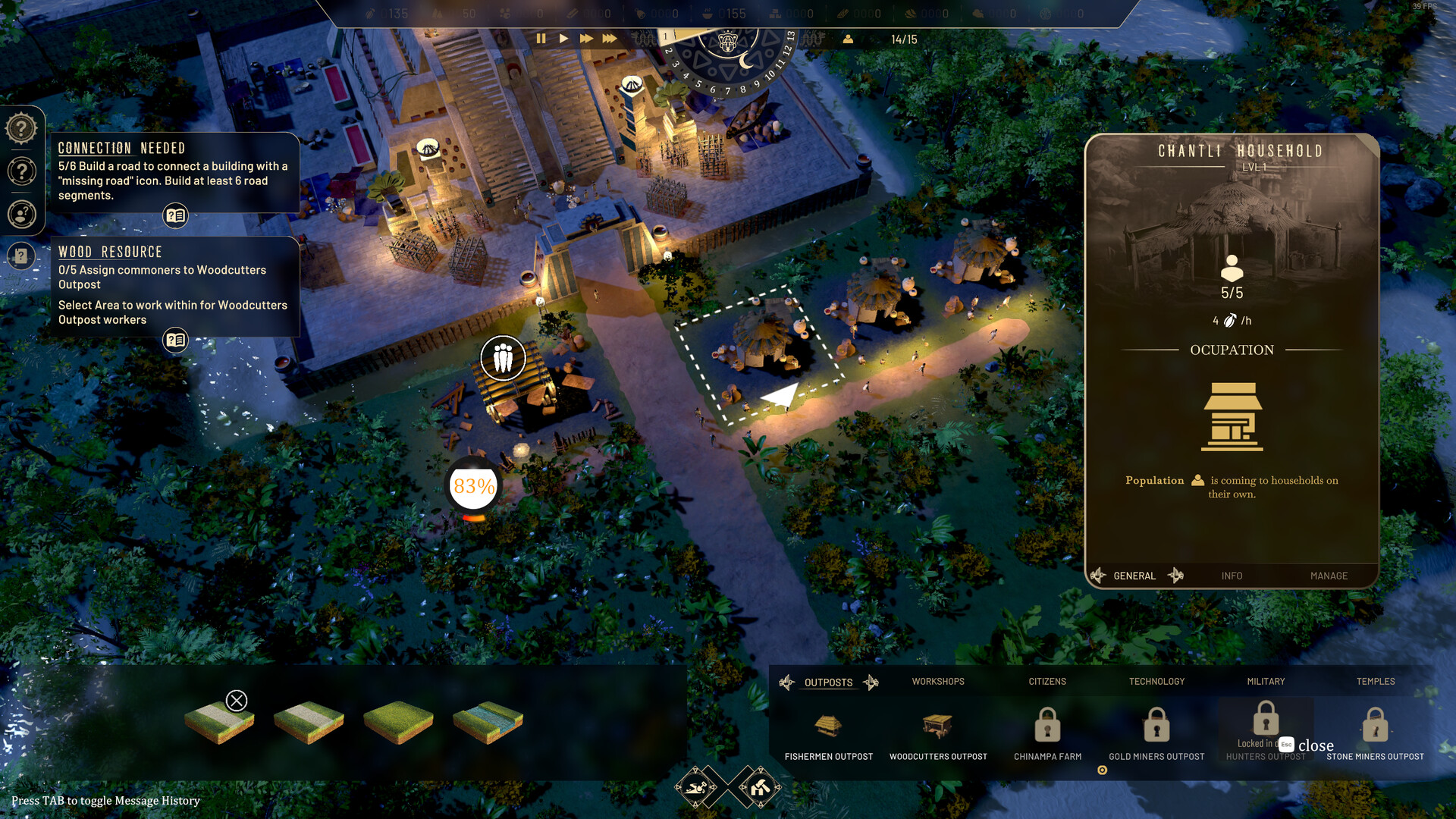
Task: Open the tutorial book icon under Wood Resource
Action: click(175, 340)
